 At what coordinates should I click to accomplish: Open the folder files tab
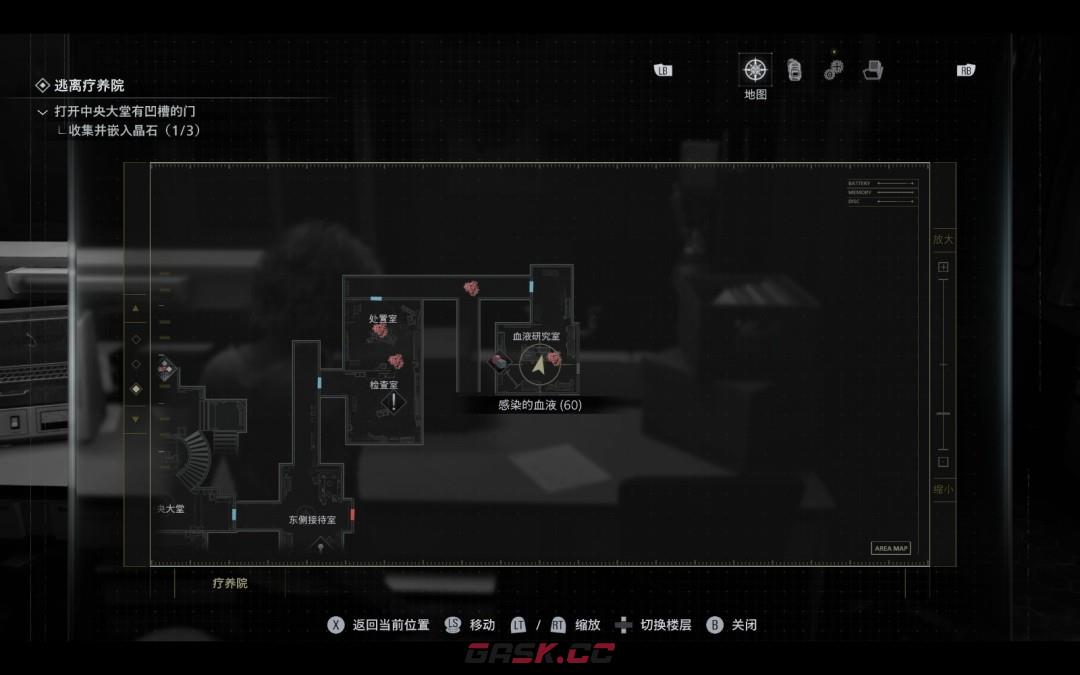coord(873,70)
